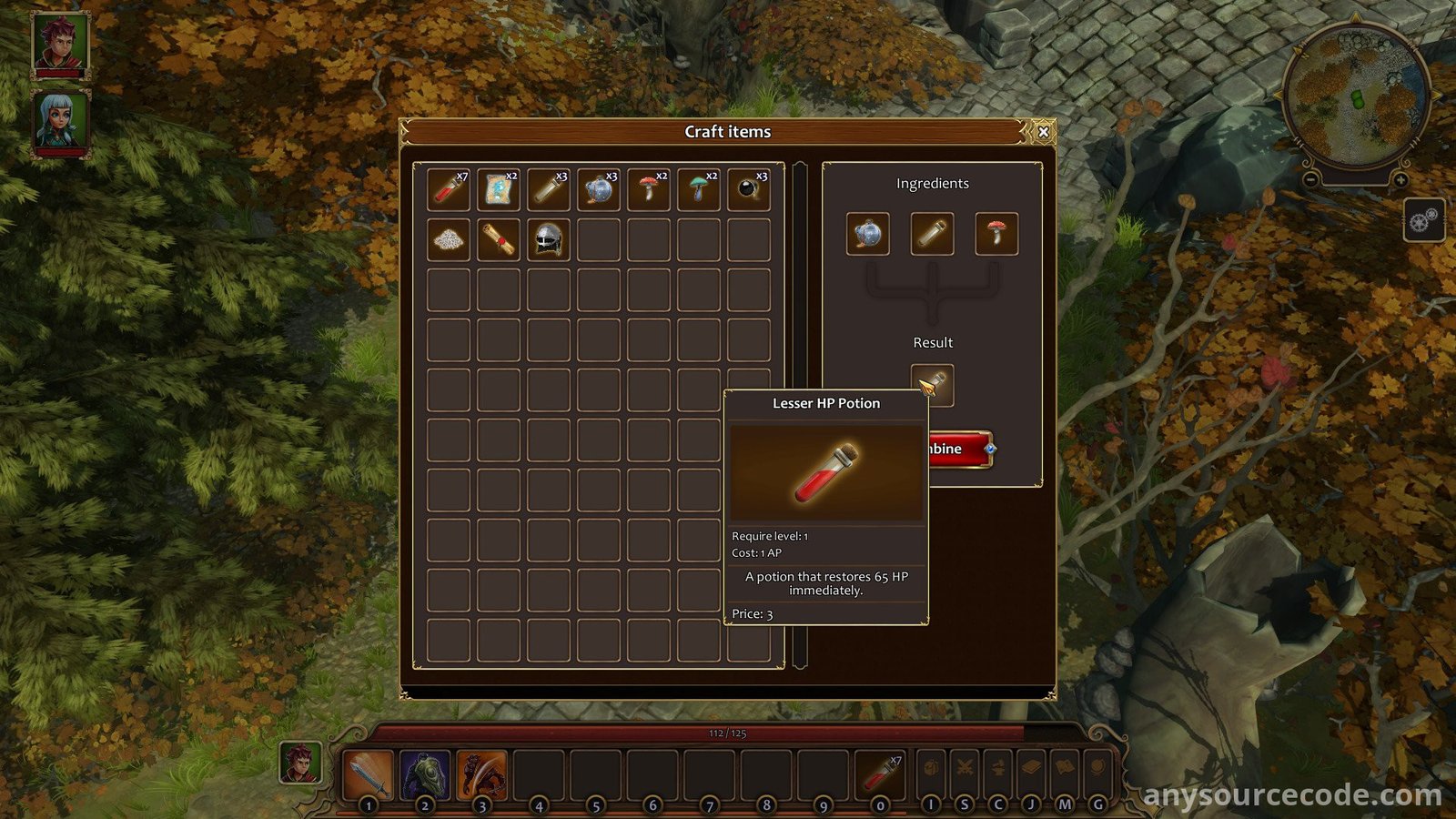Image resolution: width=1456 pixels, height=819 pixels.
Task: Select the red-haired hero portrait
Action: (x=61, y=43)
